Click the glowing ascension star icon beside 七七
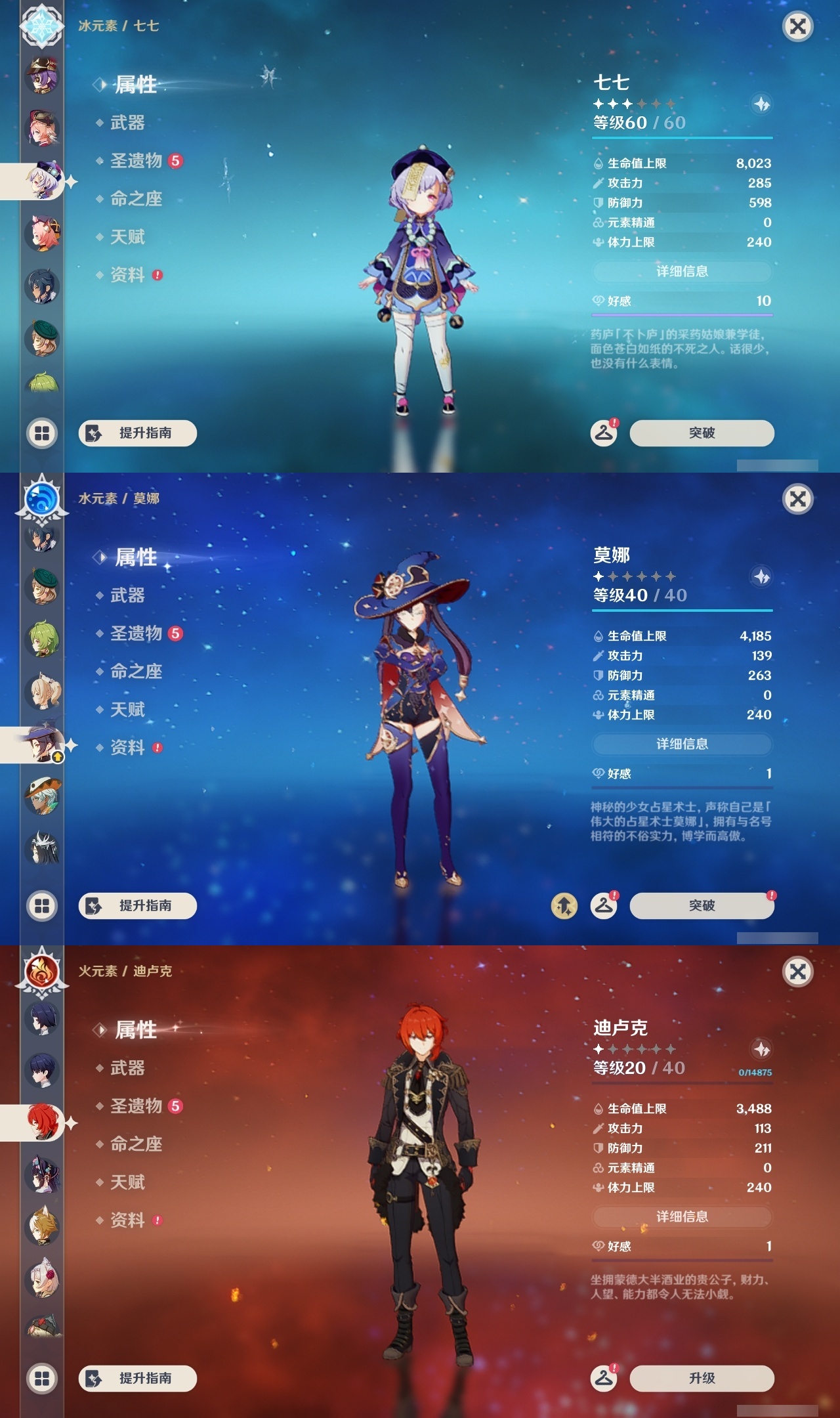Viewport: 840px width, 1418px height. pos(760,102)
